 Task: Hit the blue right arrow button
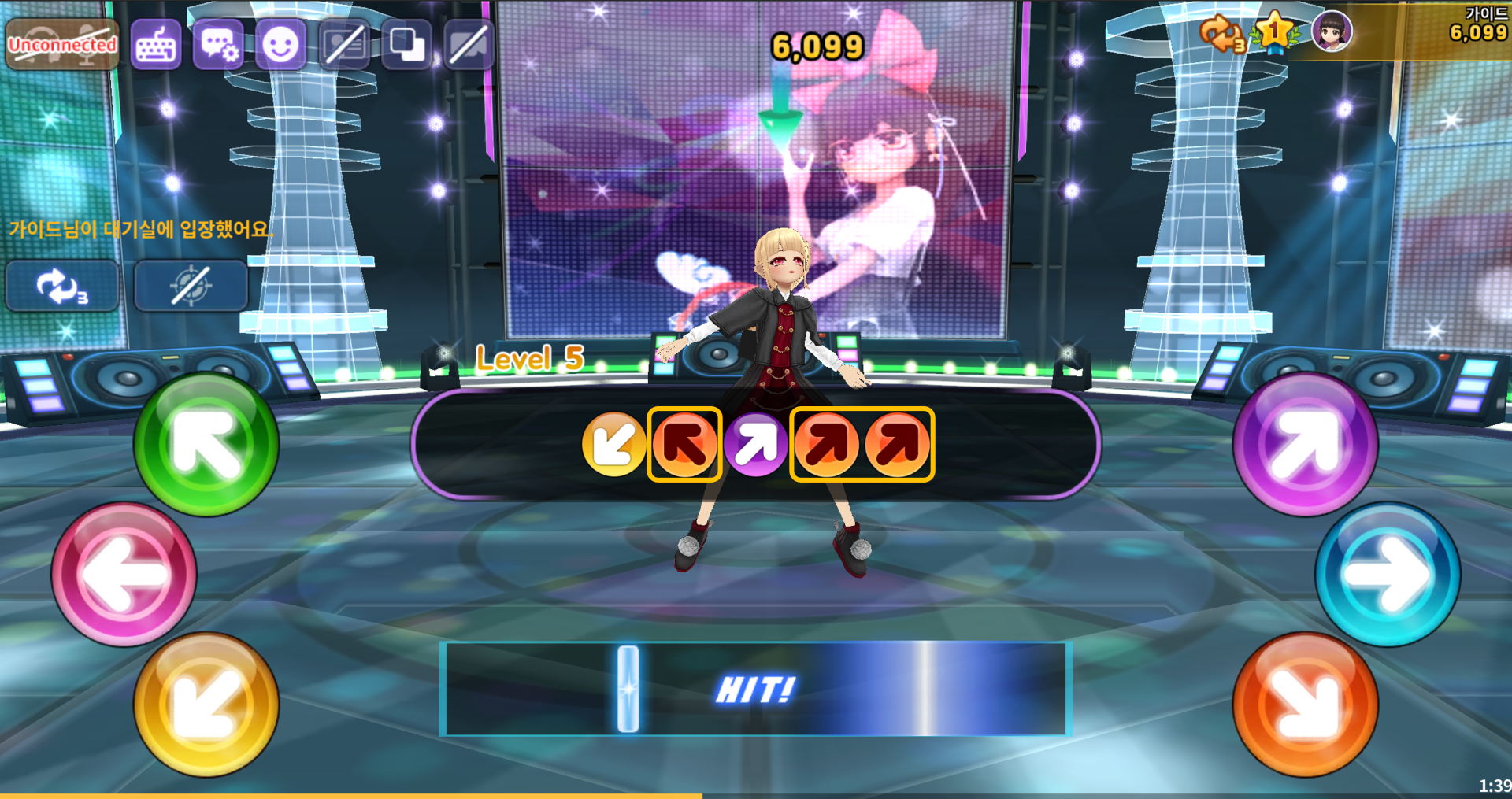pyautogui.click(x=1388, y=575)
